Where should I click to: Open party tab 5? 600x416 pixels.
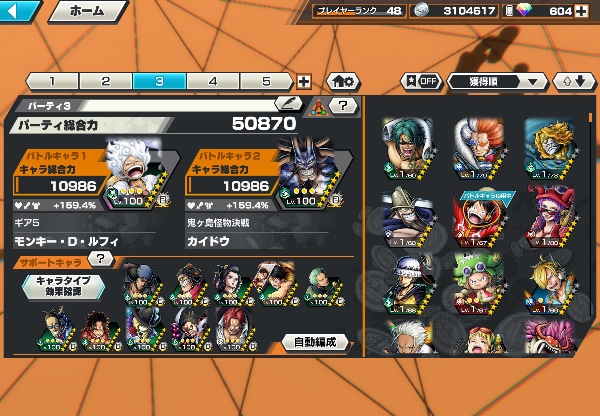click(267, 82)
